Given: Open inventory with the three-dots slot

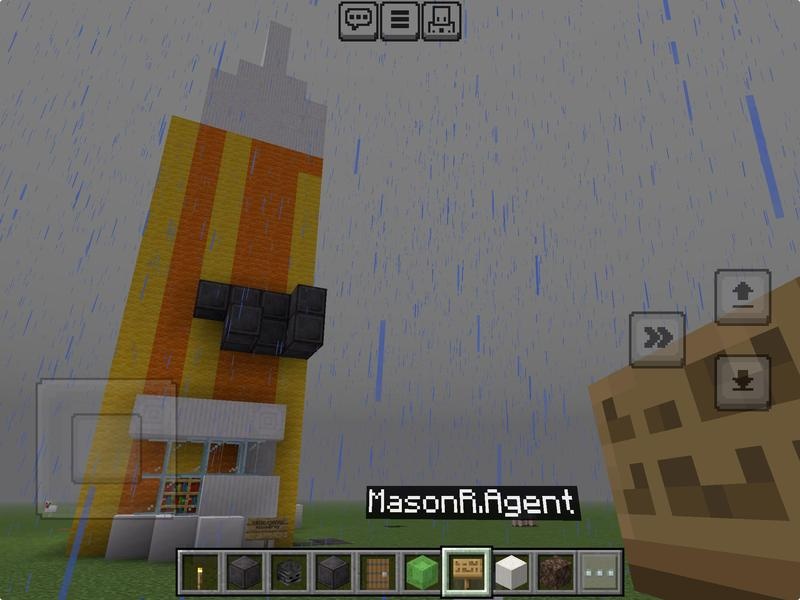Looking at the screenshot, I should click(x=600, y=572).
